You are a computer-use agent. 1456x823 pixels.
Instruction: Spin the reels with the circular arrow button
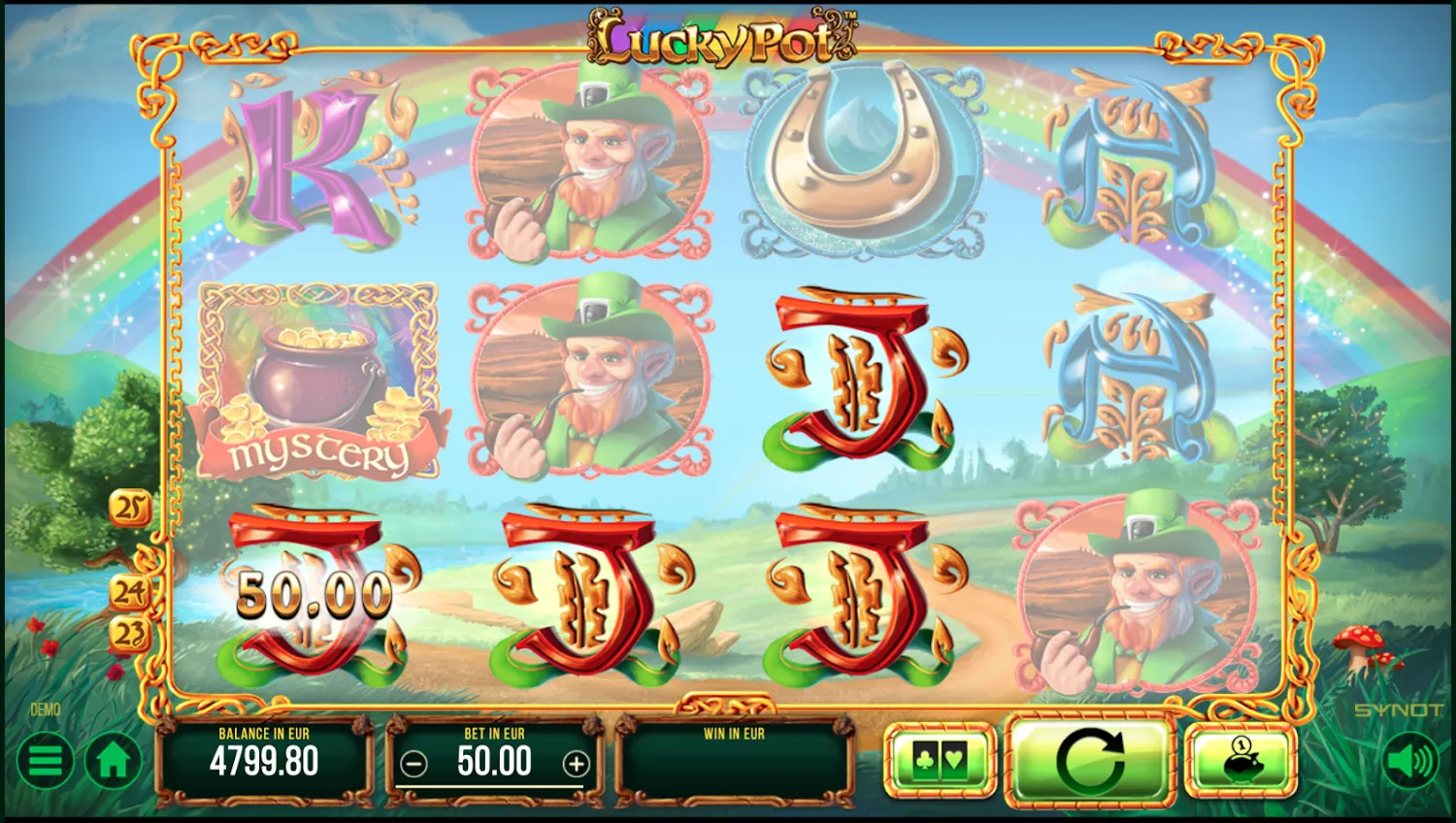click(1091, 761)
